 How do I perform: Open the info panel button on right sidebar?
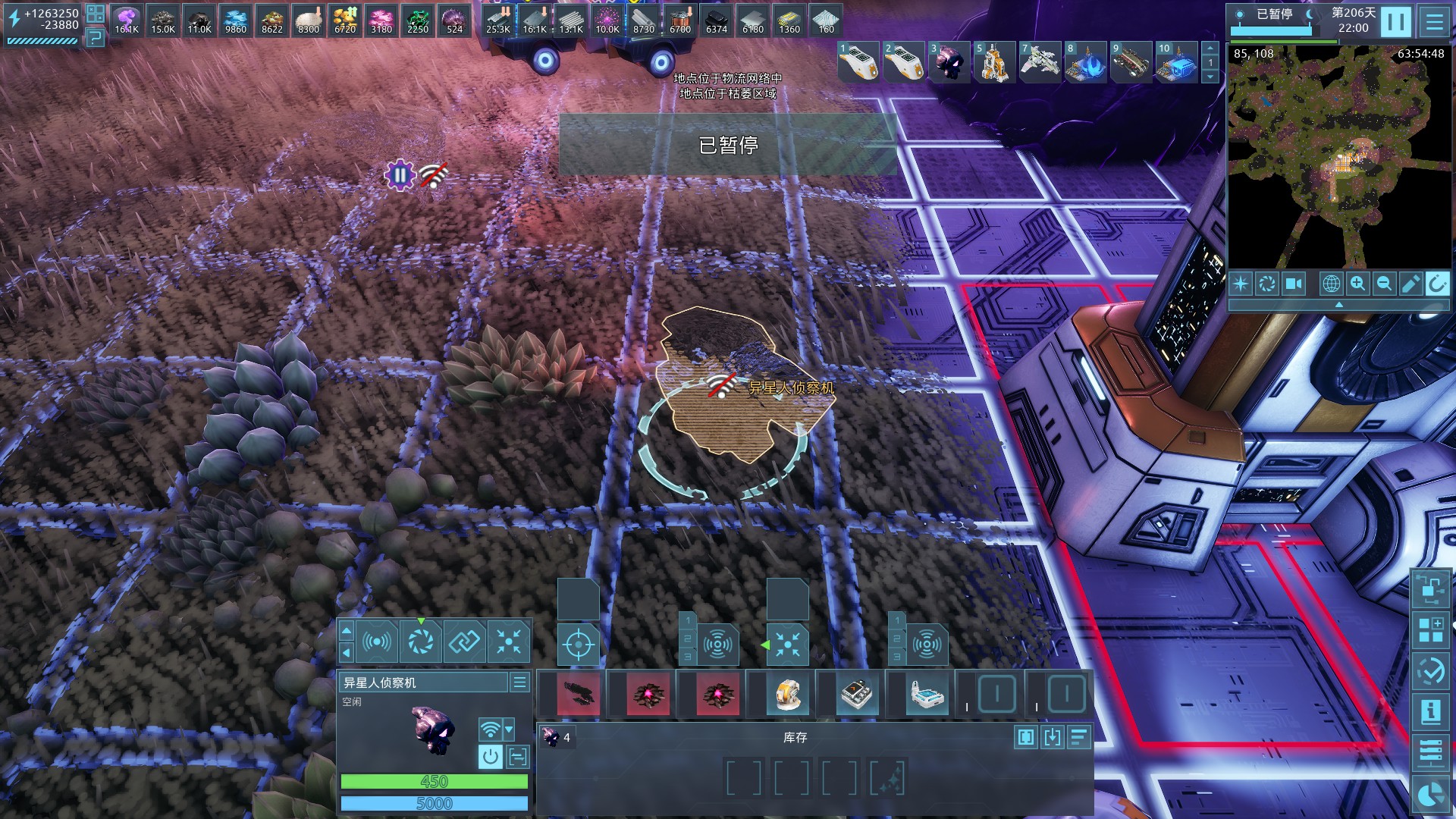pos(1430,712)
